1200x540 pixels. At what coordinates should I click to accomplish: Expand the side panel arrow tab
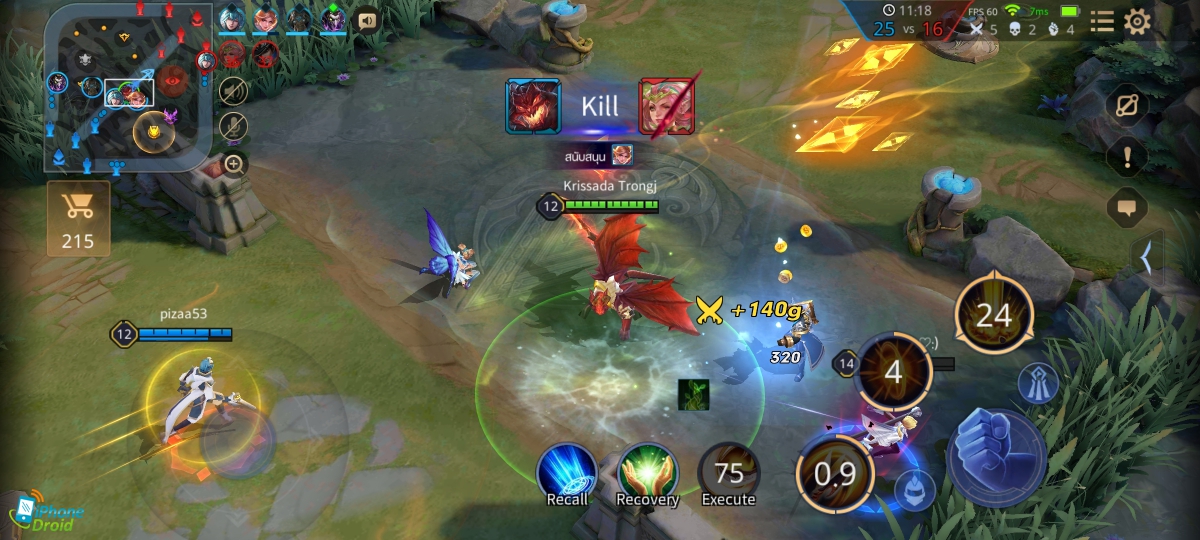pos(1147,258)
